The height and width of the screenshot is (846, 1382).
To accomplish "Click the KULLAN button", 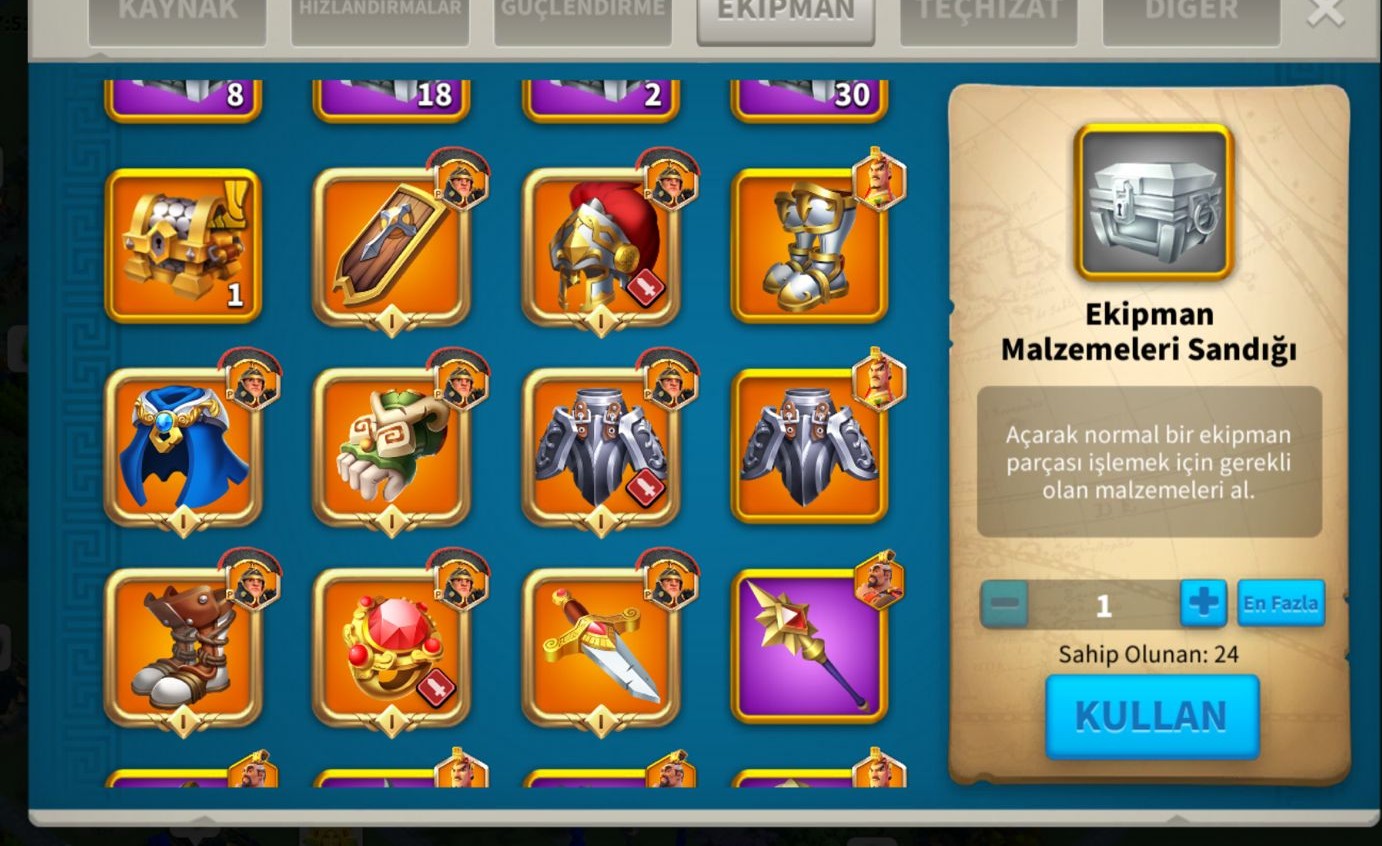I will pyautogui.click(x=1151, y=716).
